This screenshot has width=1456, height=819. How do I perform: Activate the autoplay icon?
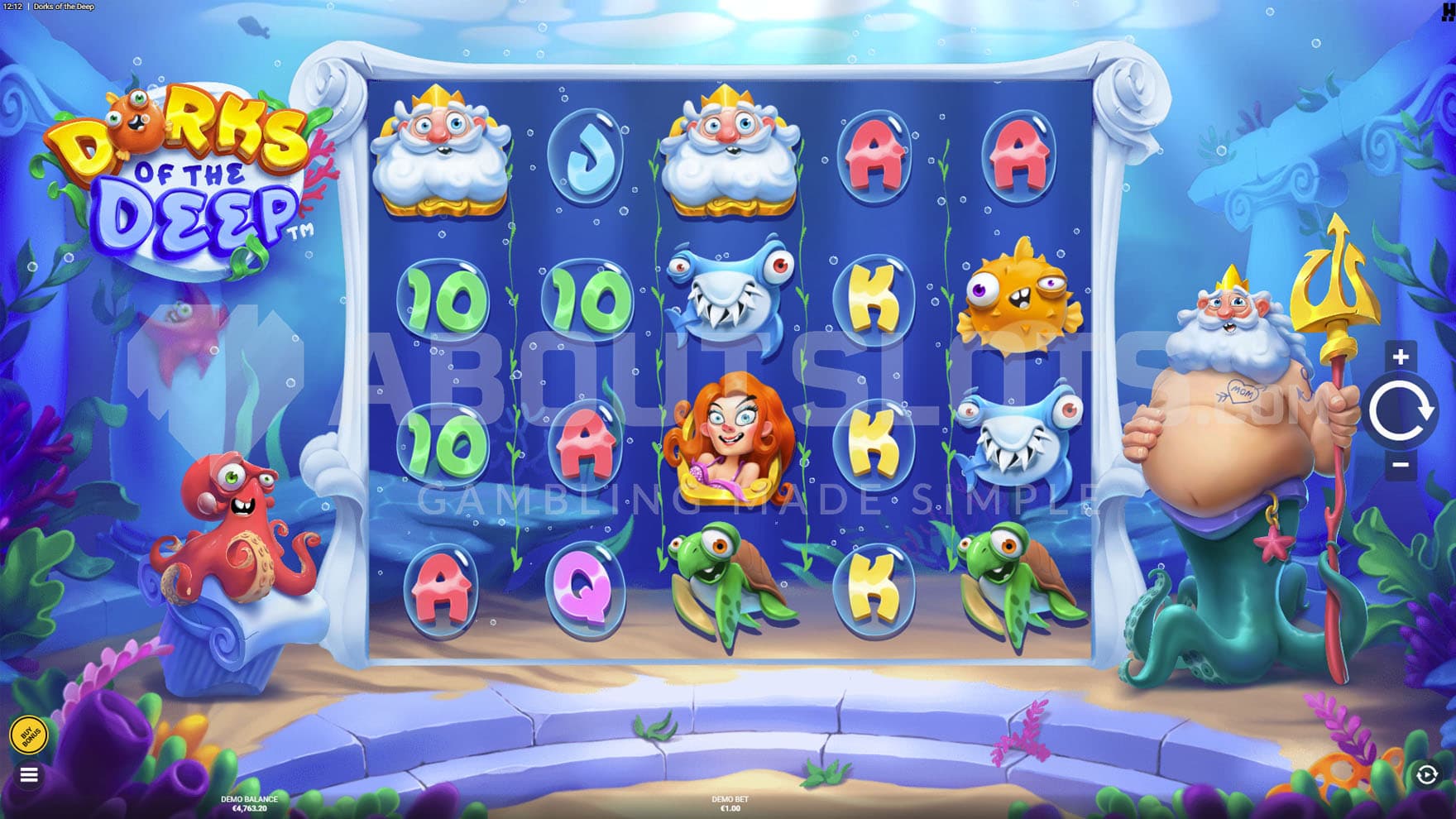point(1426,775)
